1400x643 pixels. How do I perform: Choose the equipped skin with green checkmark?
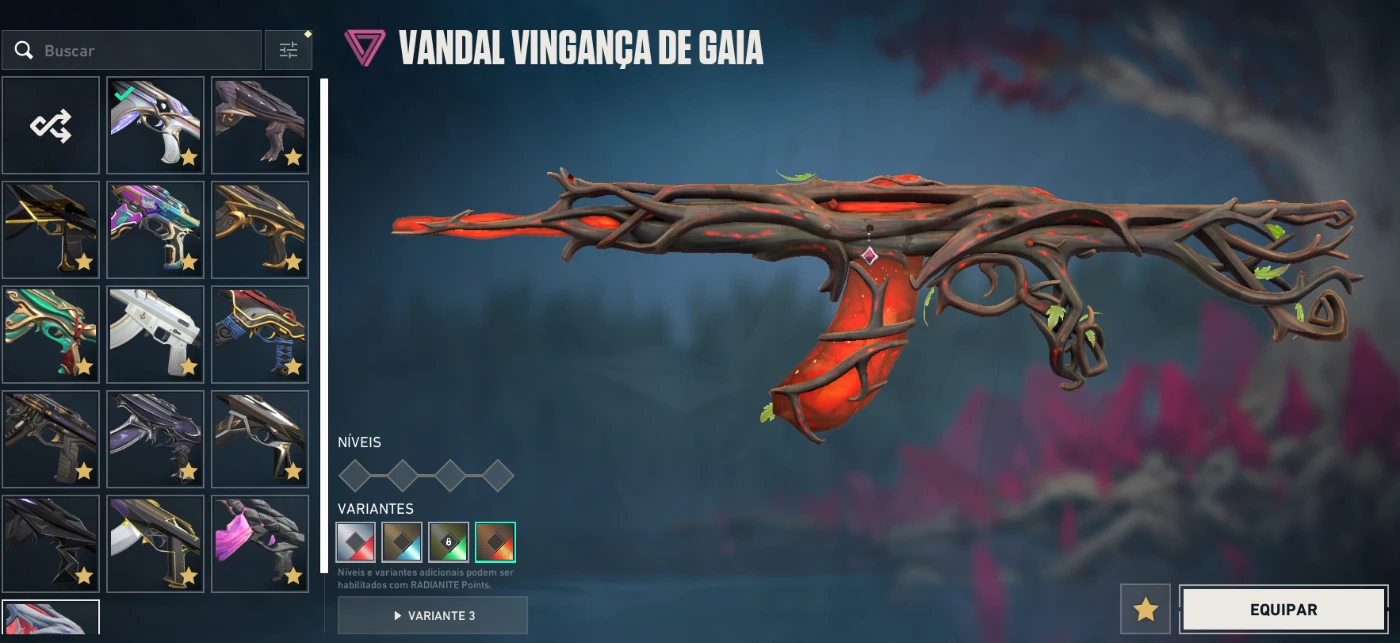tap(155, 126)
